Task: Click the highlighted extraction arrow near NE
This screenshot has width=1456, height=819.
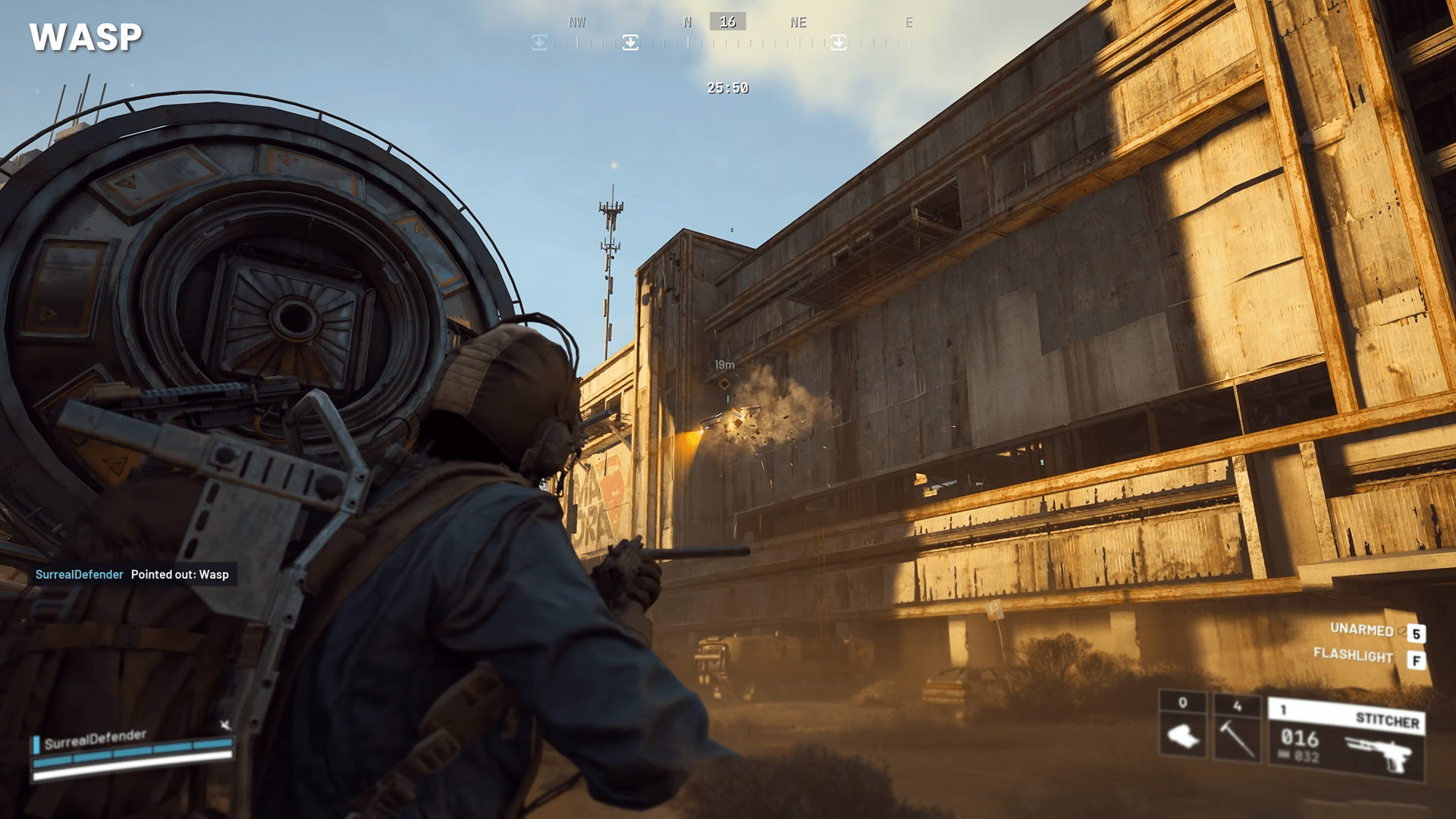Action: [839, 42]
